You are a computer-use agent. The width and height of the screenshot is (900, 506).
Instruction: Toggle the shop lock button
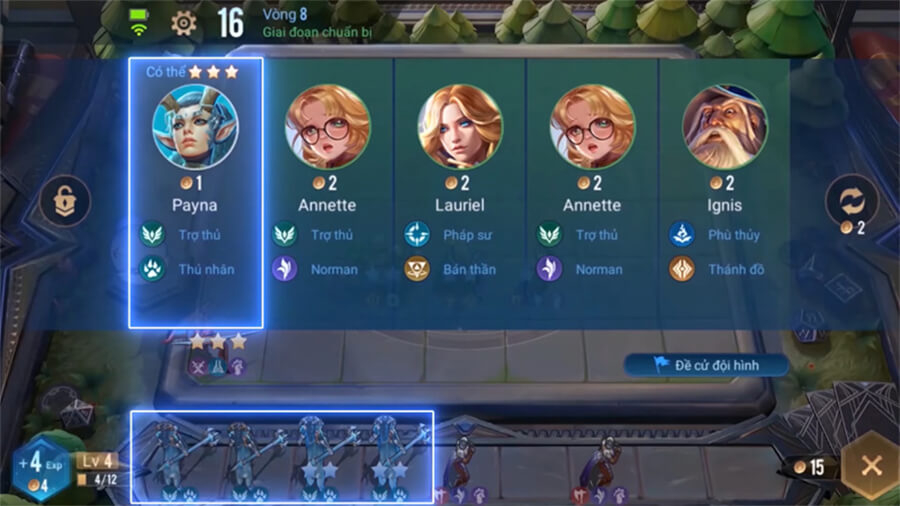click(64, 201)
